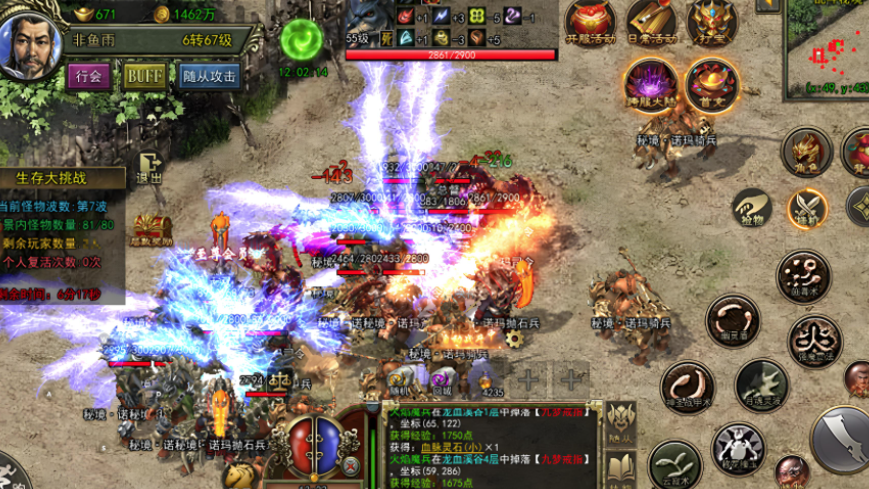Open the 行会 guild button
869x489 pixels.
(x=89, y=76)
